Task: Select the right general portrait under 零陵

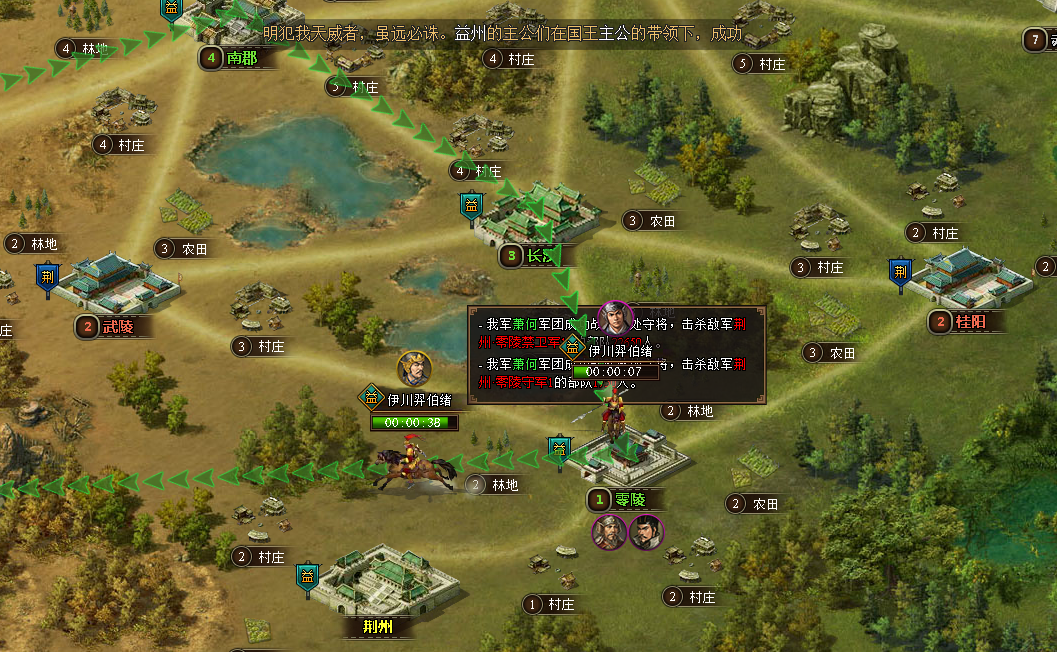Action: (646, 533)
